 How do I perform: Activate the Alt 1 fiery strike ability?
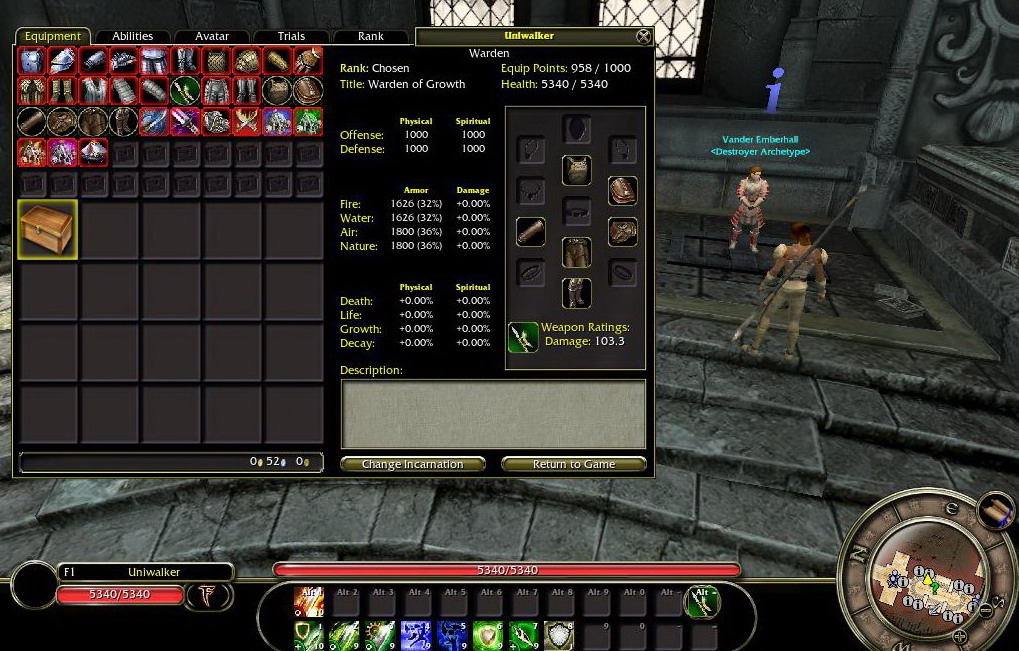click(309, 601)
